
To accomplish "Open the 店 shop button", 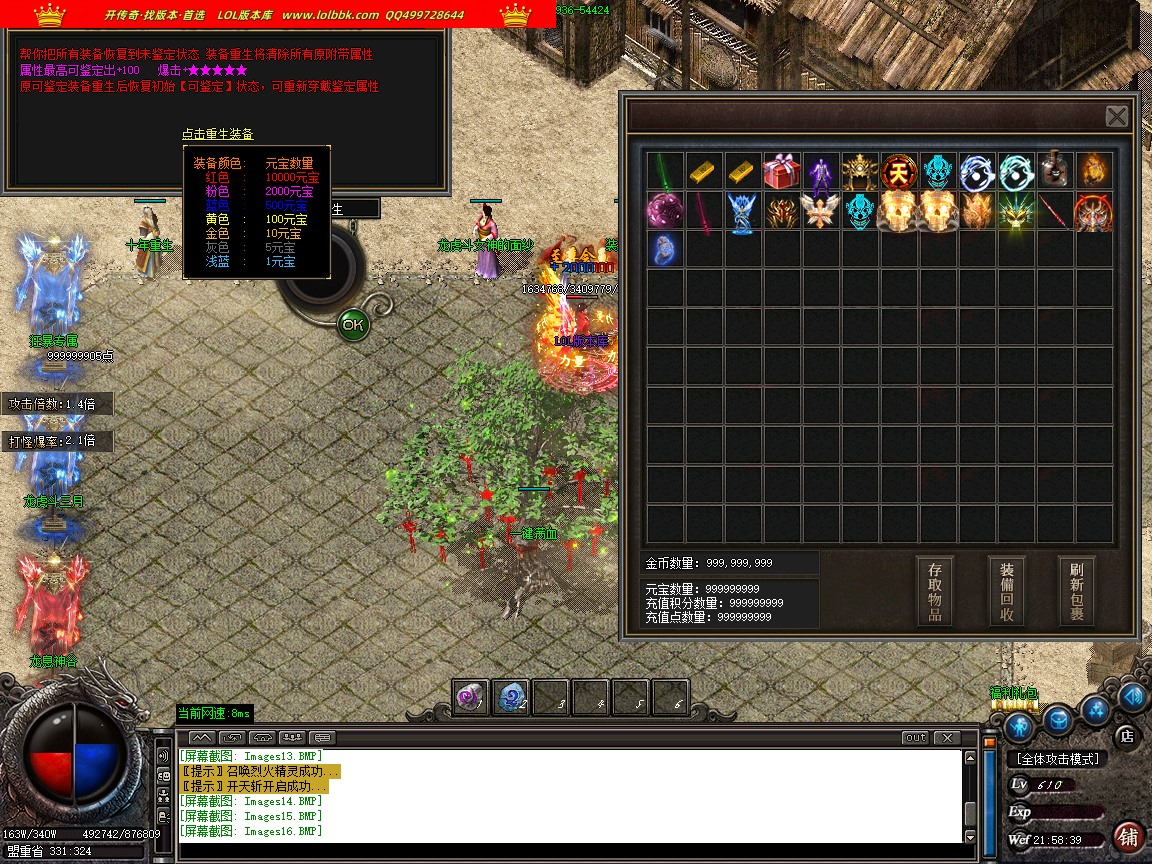I will (1126, 736).
